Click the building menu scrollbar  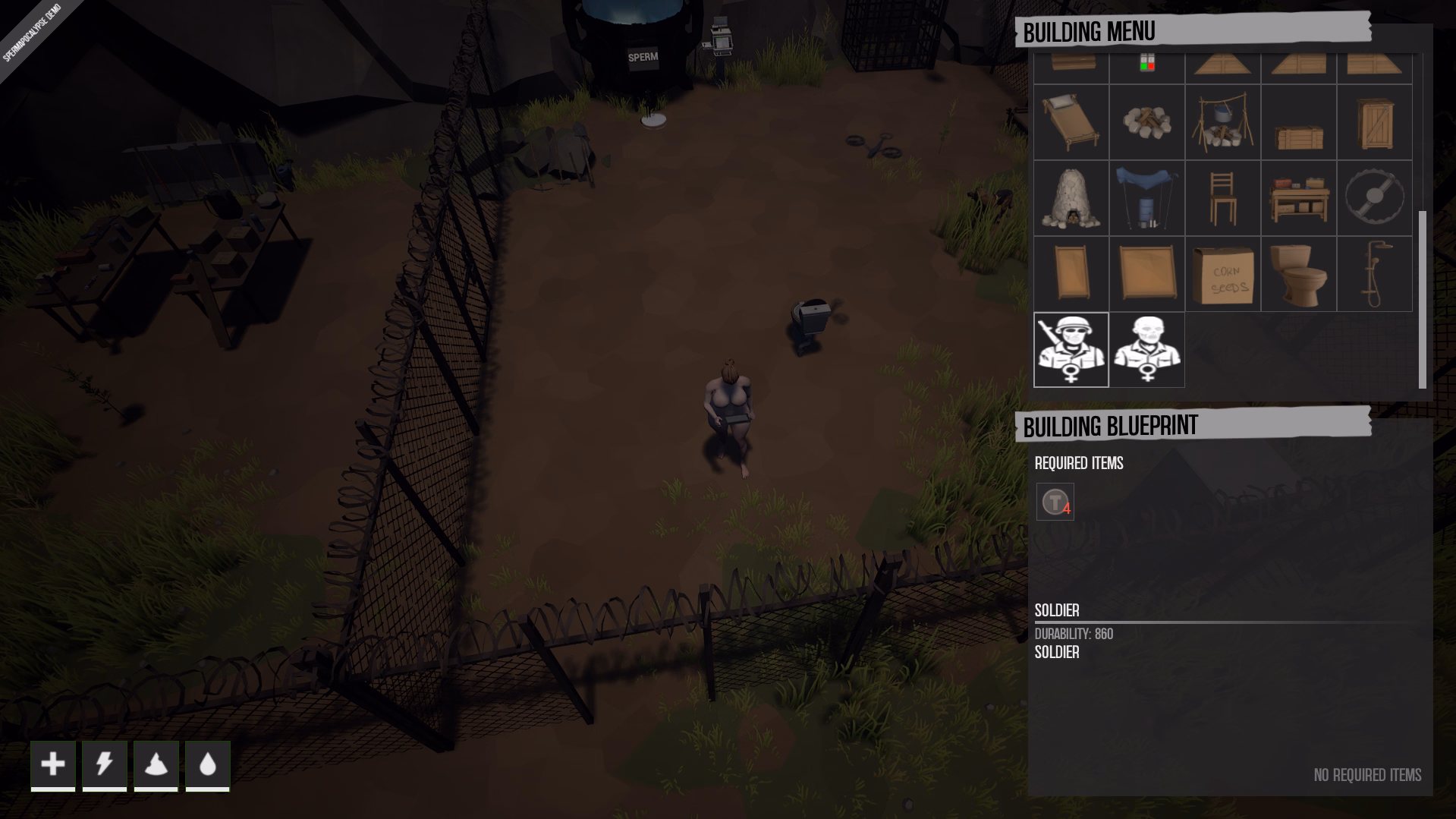(x=1422, y=300)
